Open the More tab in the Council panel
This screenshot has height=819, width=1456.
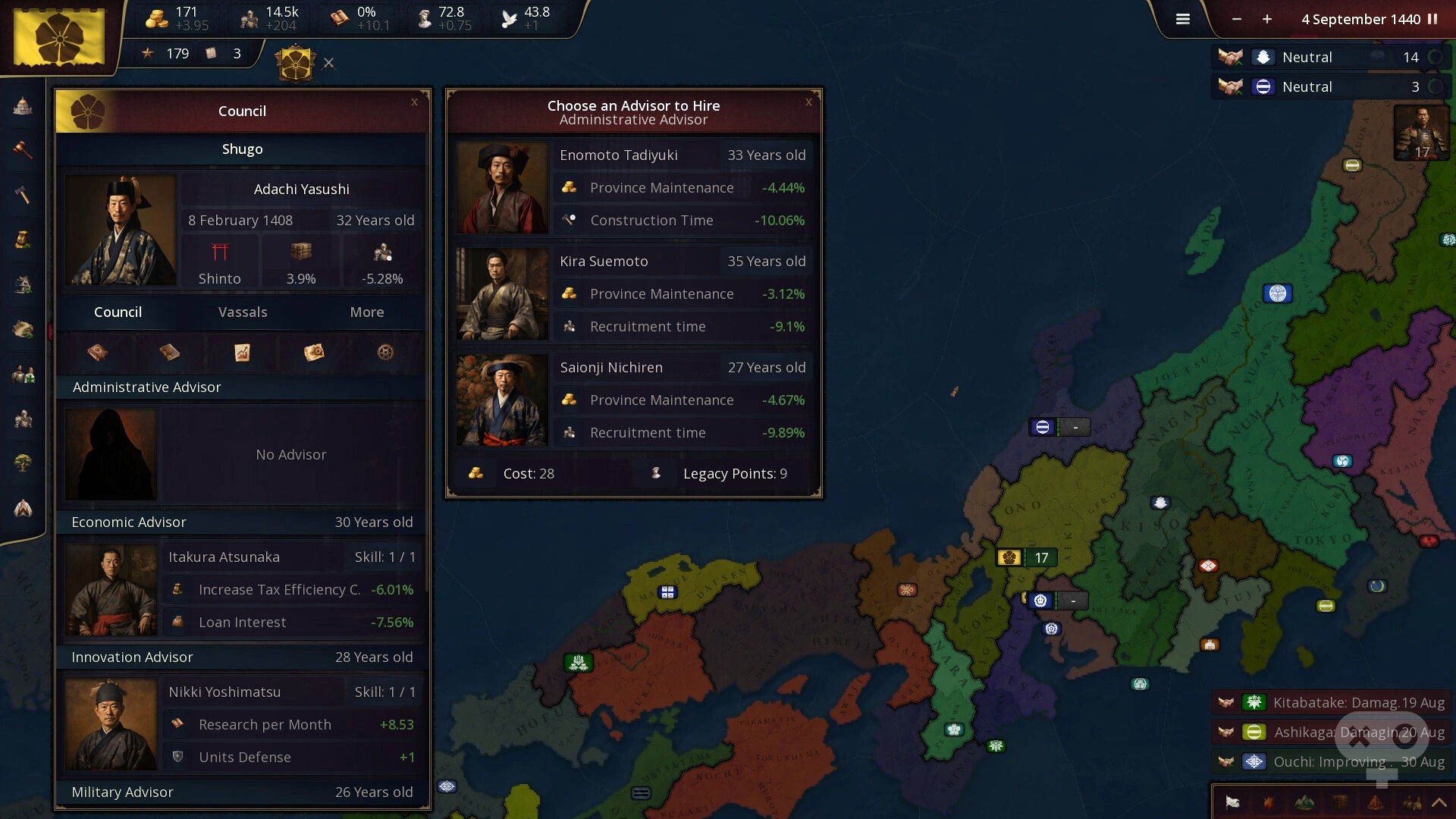pyautogui.click(x=366, y=312)
